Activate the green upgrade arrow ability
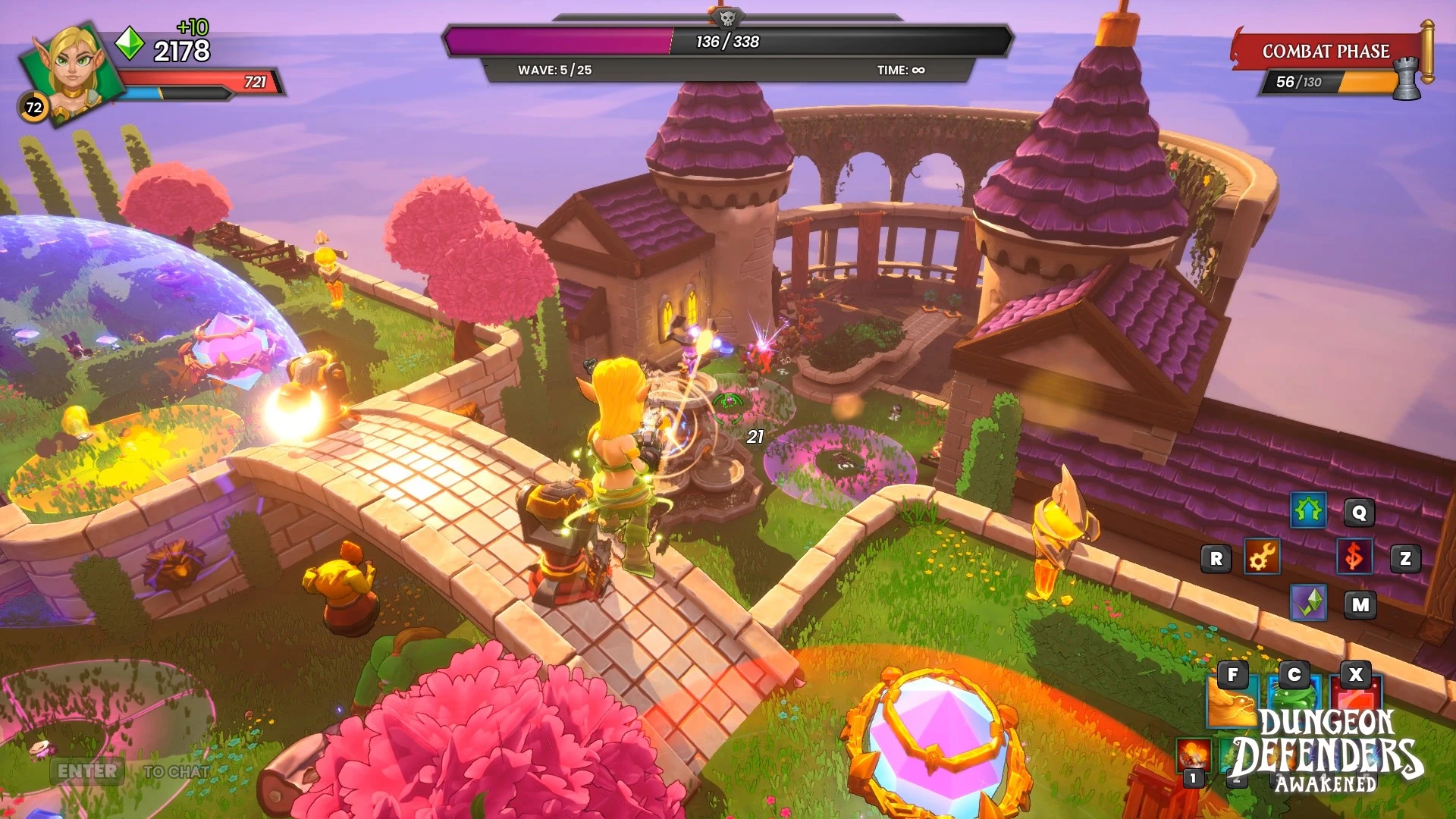Image resolution: width=1456 pixels, height=819 pixels. click(x=1308, y=511)
